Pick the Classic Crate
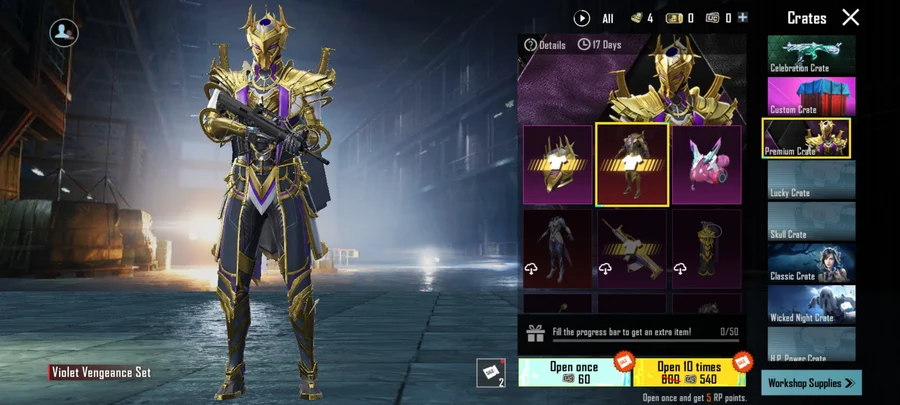Image resolution: width=900 pixels, height=405 pixels. (x=811, y=263)
